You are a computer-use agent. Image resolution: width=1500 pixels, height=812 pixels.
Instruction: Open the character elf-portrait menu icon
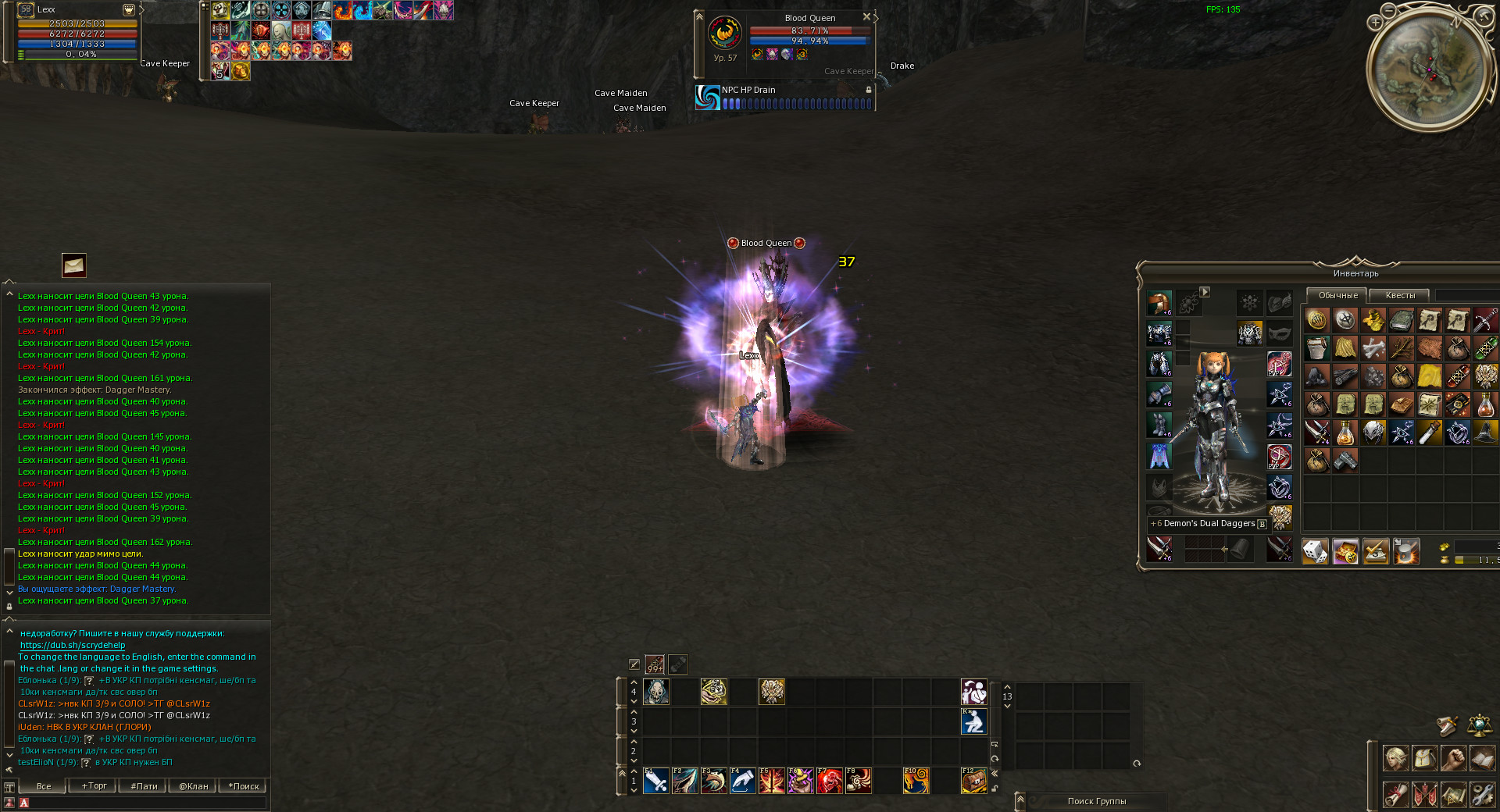(1395, 757)
